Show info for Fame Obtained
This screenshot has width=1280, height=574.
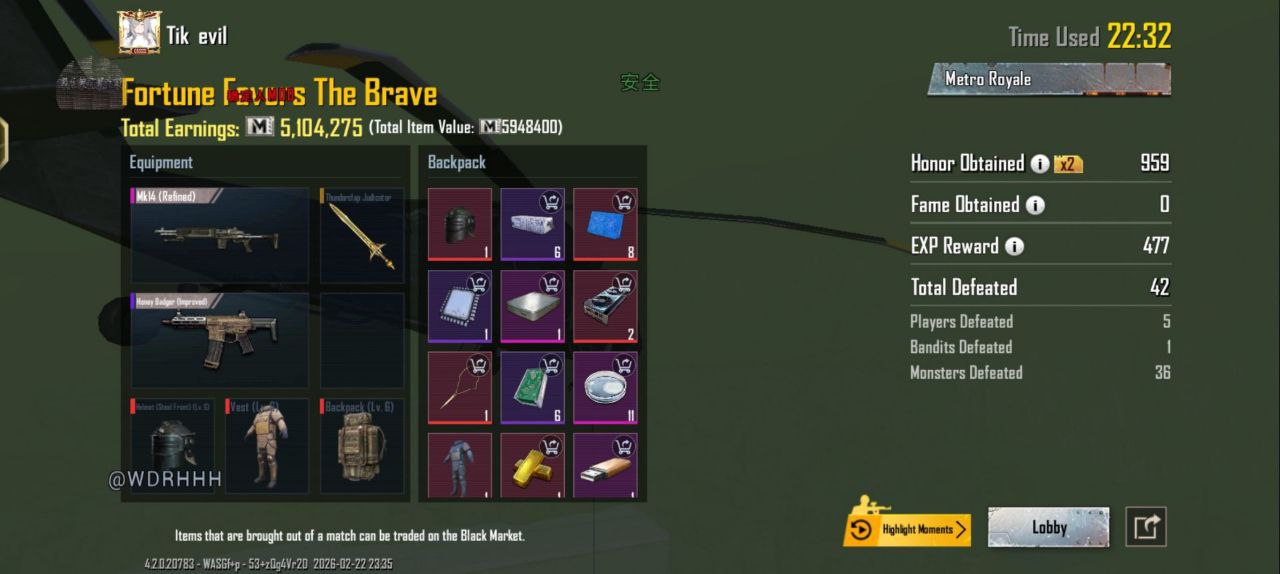tap(1035, 205)
